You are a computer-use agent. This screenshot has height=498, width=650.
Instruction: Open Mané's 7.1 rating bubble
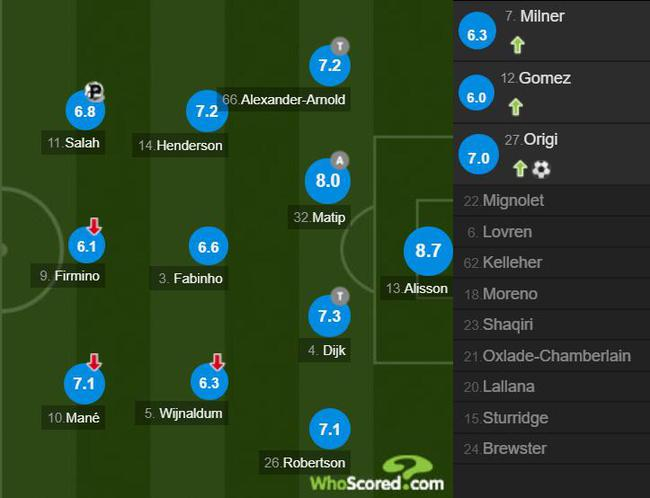click(x=84, y=381)
